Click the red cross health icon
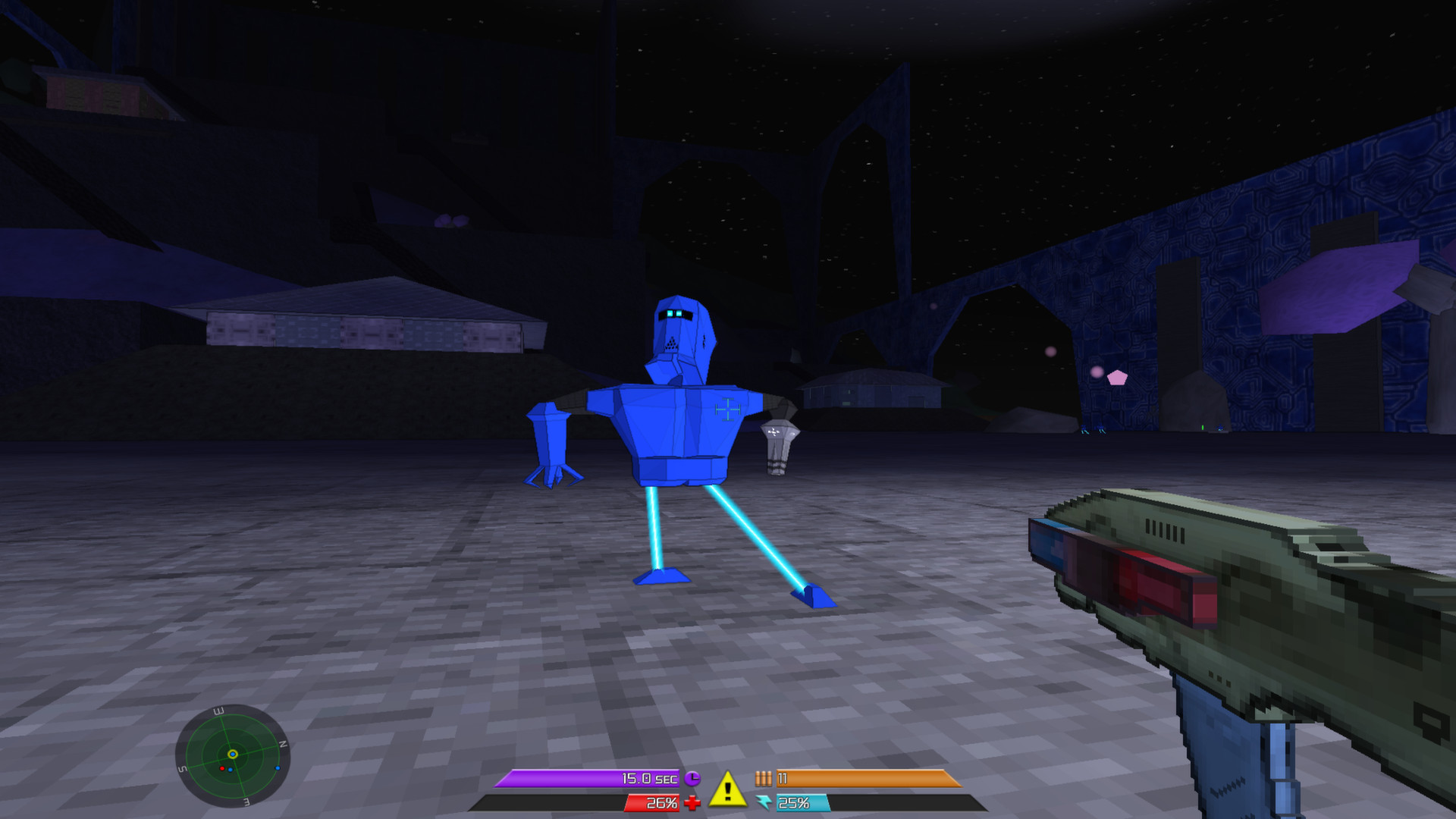Viewport: 1456px width, 819px height. [x=692, y=802]
